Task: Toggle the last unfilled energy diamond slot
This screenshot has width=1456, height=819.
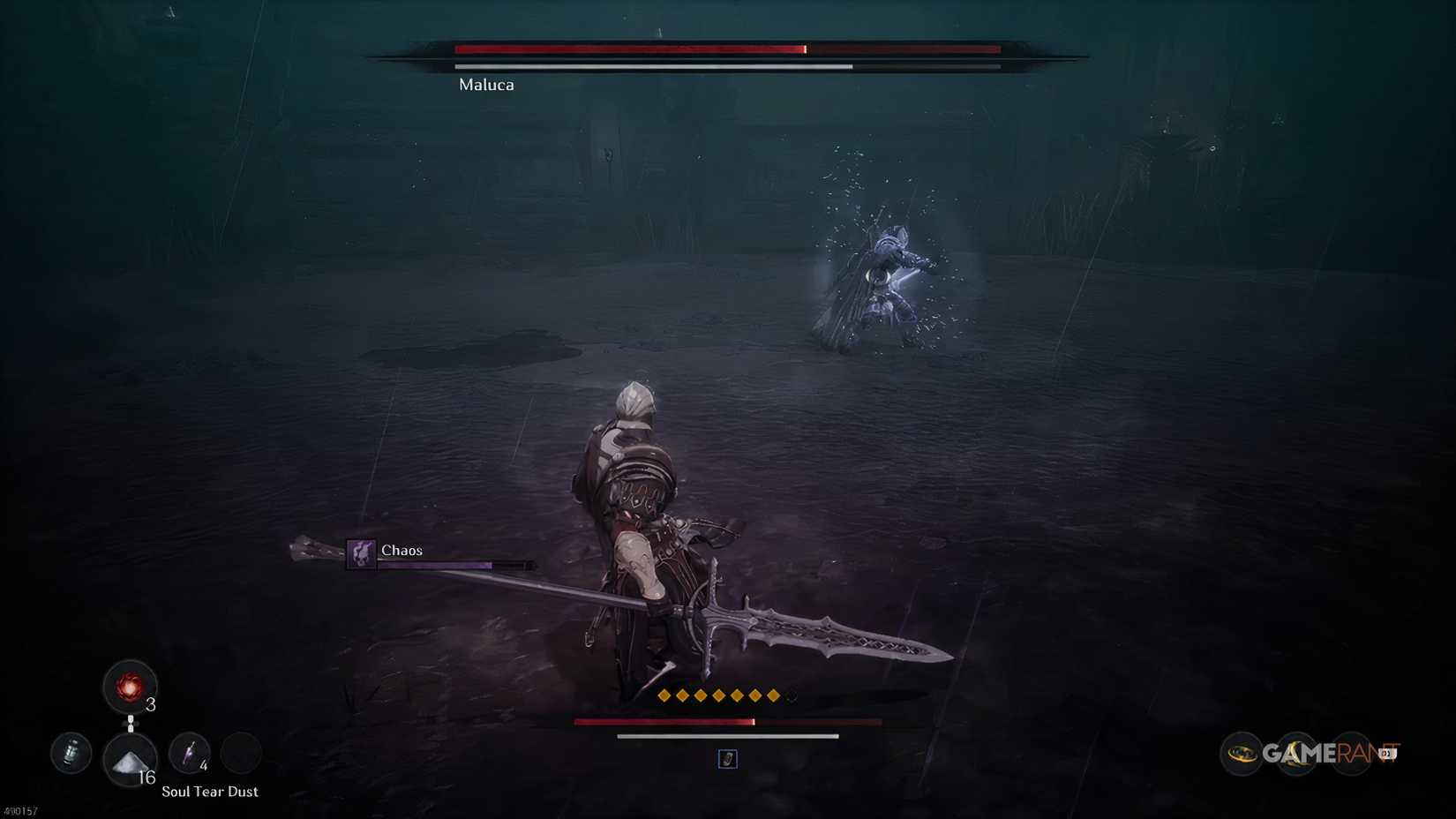Action: [791, 695]
